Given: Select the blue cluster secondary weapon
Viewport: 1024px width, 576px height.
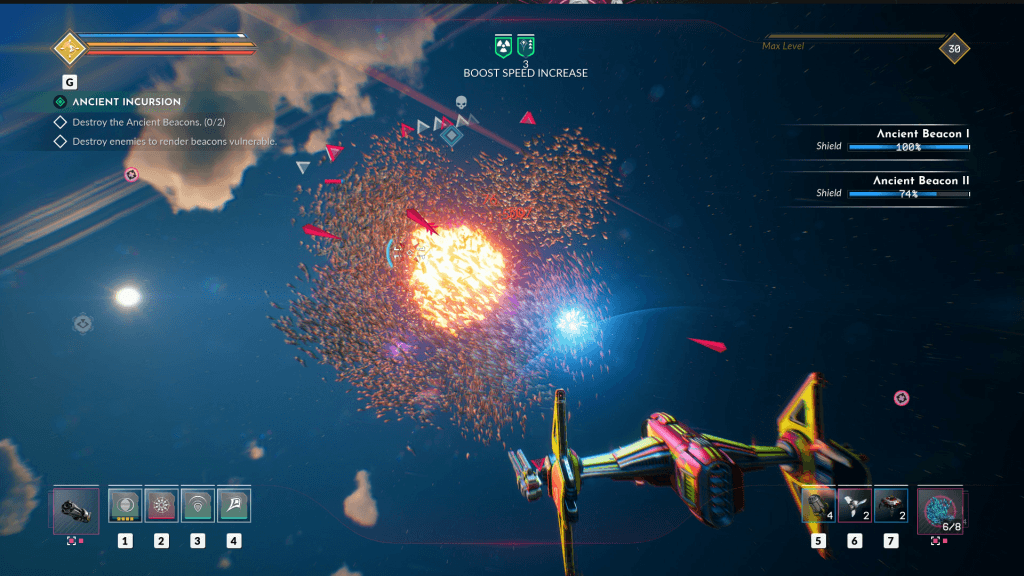Looking at the screenshot, I should (x=940, y=507).
